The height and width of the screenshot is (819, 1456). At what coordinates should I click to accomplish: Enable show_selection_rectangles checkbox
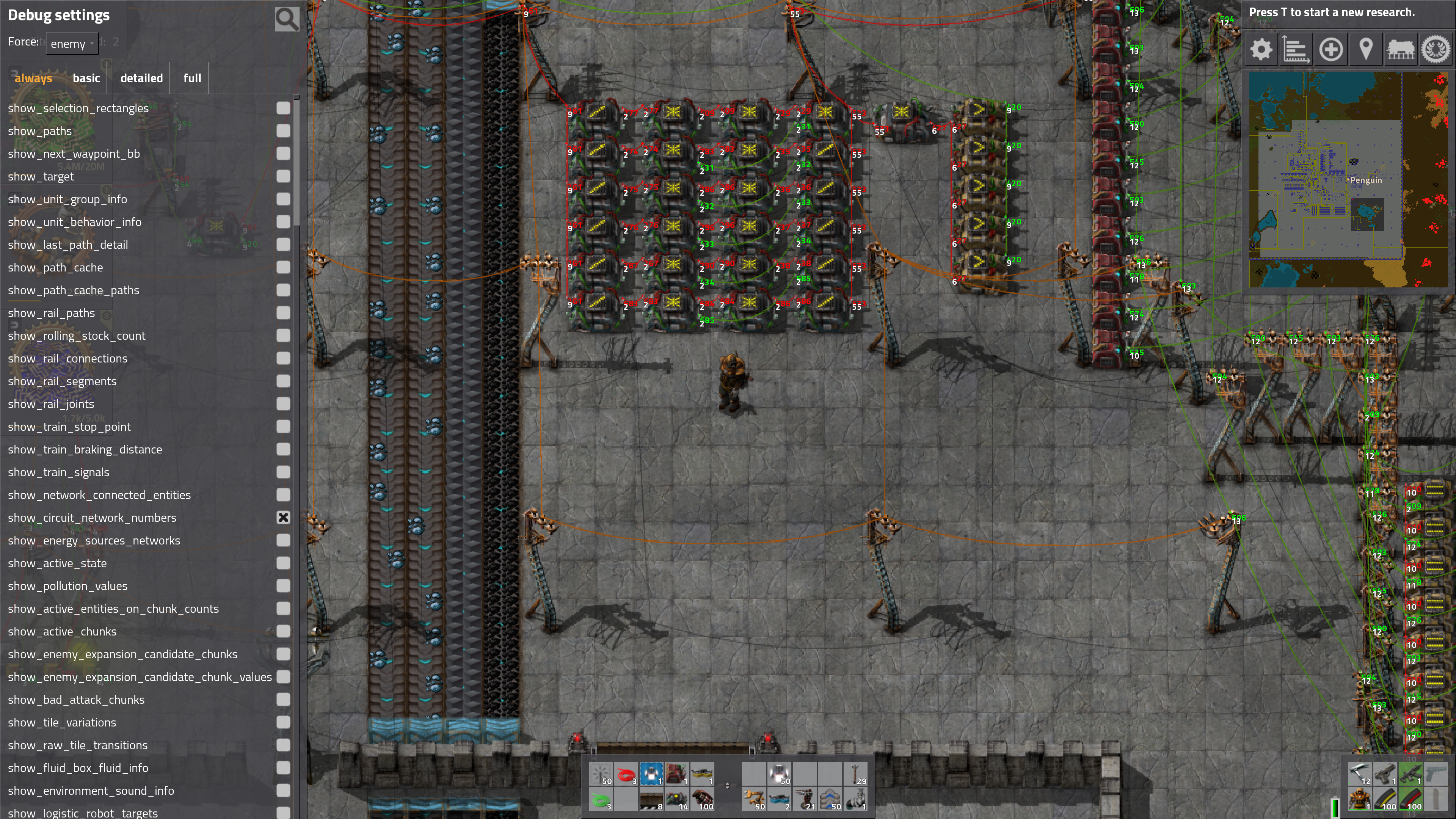[x=283, y=108]
